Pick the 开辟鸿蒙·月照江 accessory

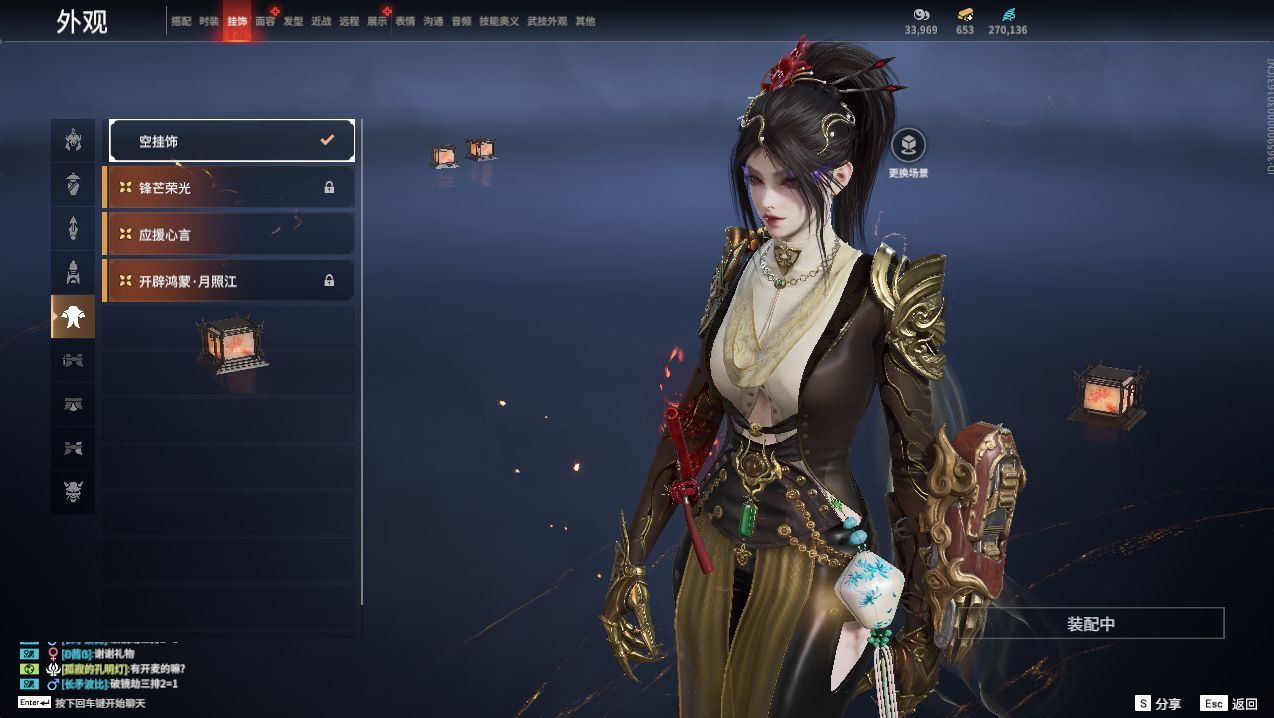coord(229,281)
